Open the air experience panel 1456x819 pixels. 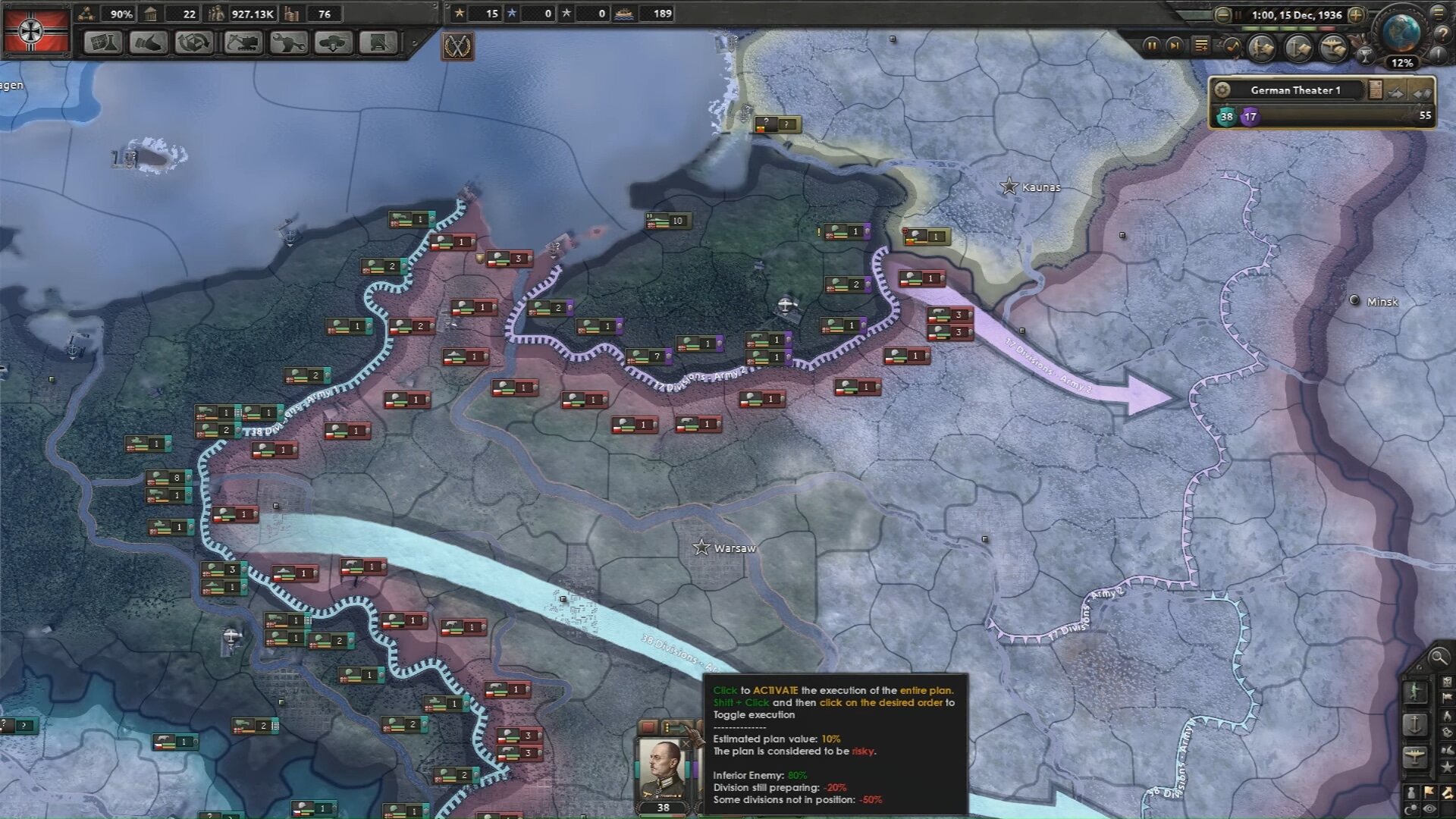pyautogui.click(x=1333, y=47)
